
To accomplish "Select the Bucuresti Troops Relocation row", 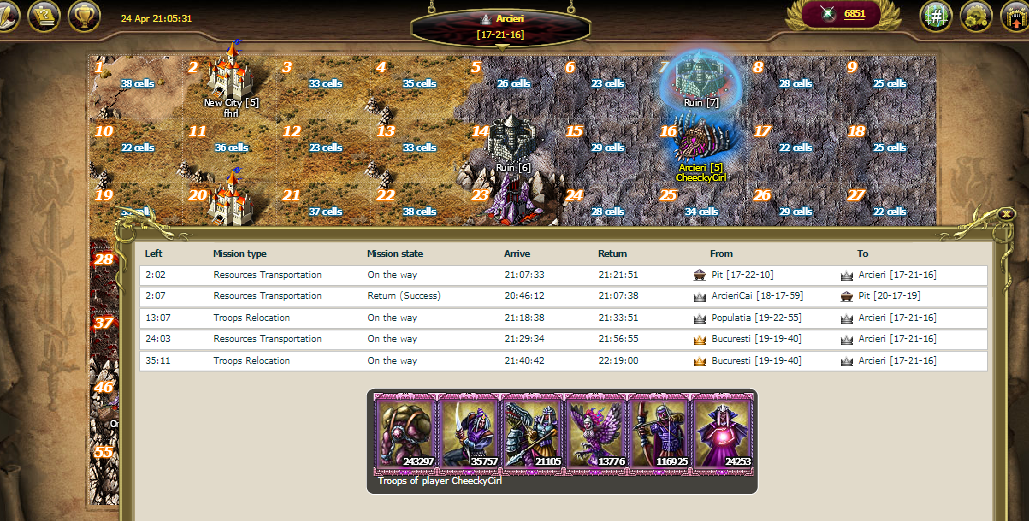I will 563,361.
